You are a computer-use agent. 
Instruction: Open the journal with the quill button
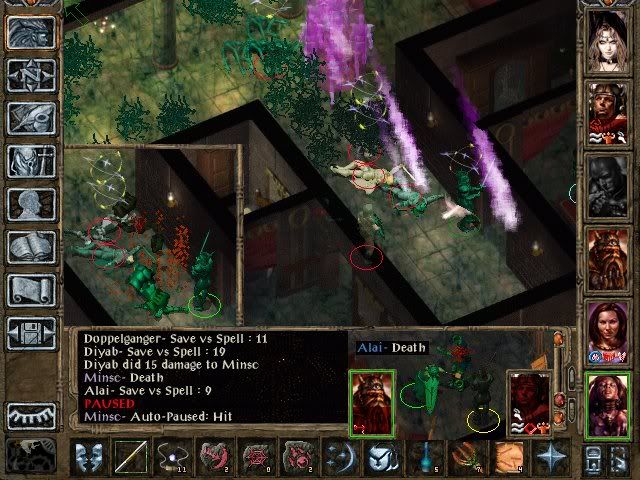click(32, 118)
